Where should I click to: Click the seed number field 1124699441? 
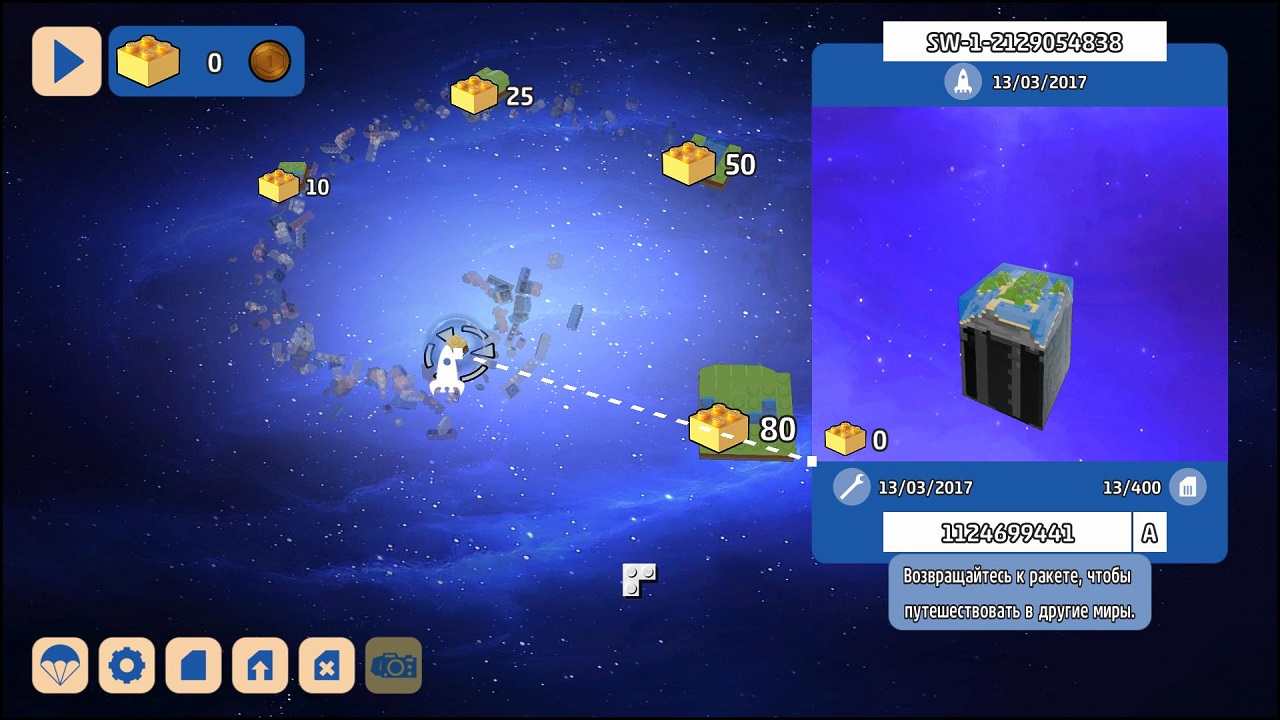(x=1006, y=533)
